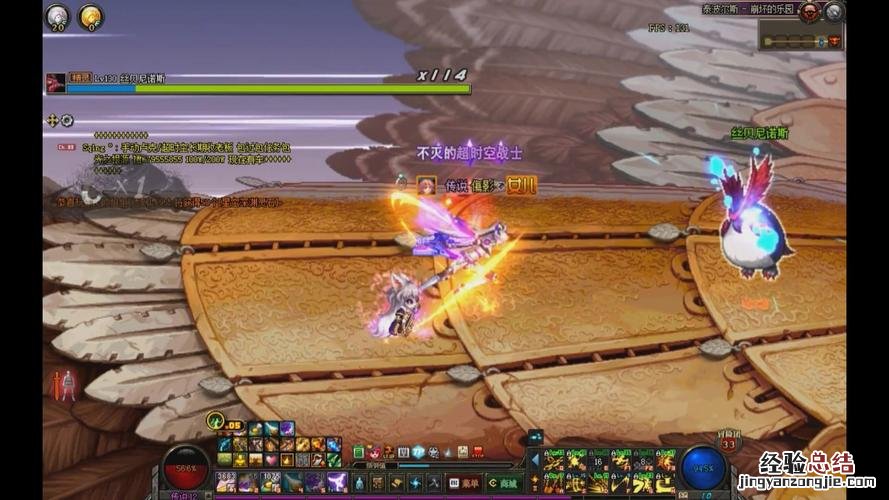The width and height of the screenshot is (889, 500).
Task: Select the silver coin counter icon
Action: tap(58, 15)
